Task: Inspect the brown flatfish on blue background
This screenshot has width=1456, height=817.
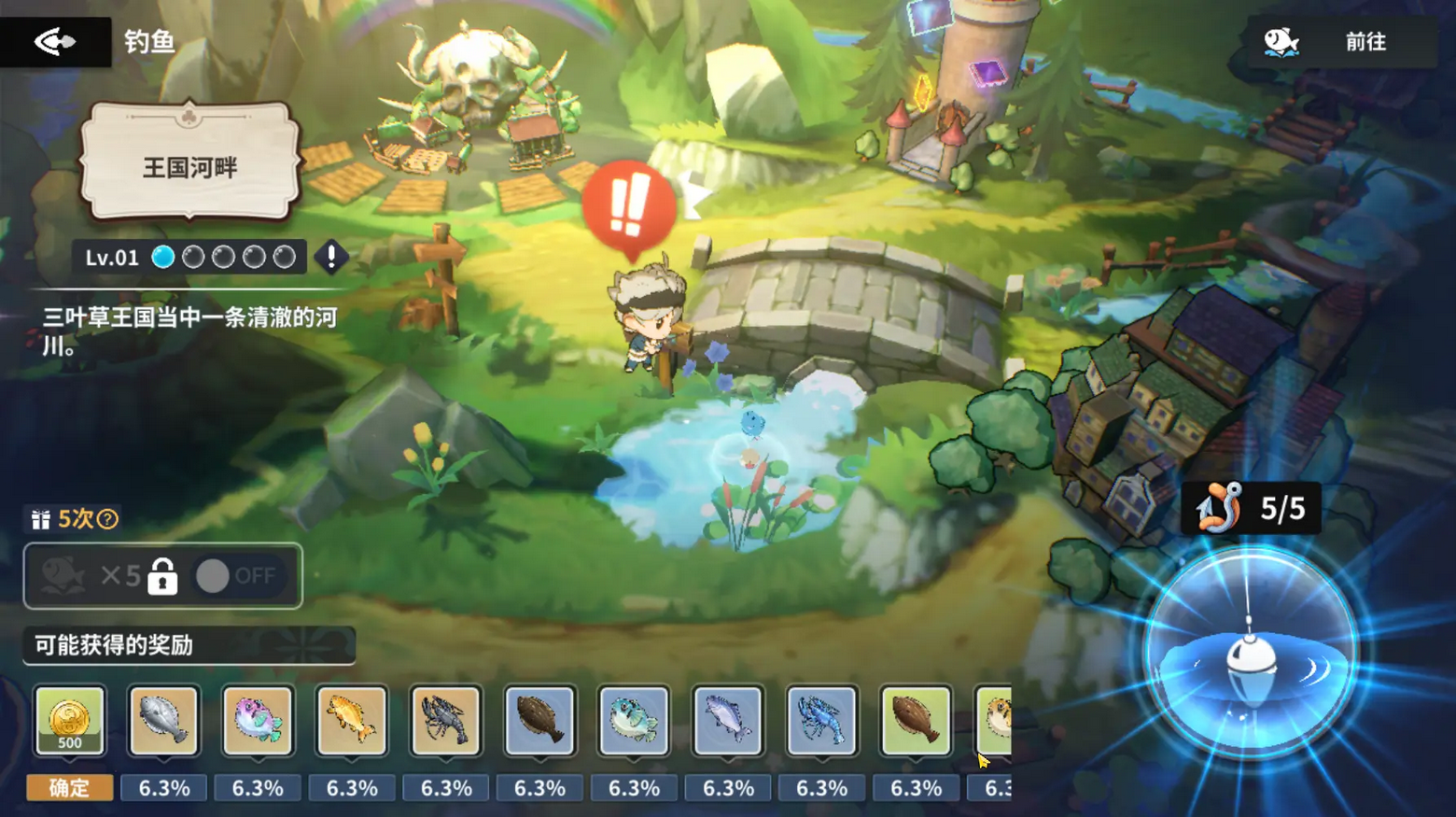Action: [x=539, y=720]
